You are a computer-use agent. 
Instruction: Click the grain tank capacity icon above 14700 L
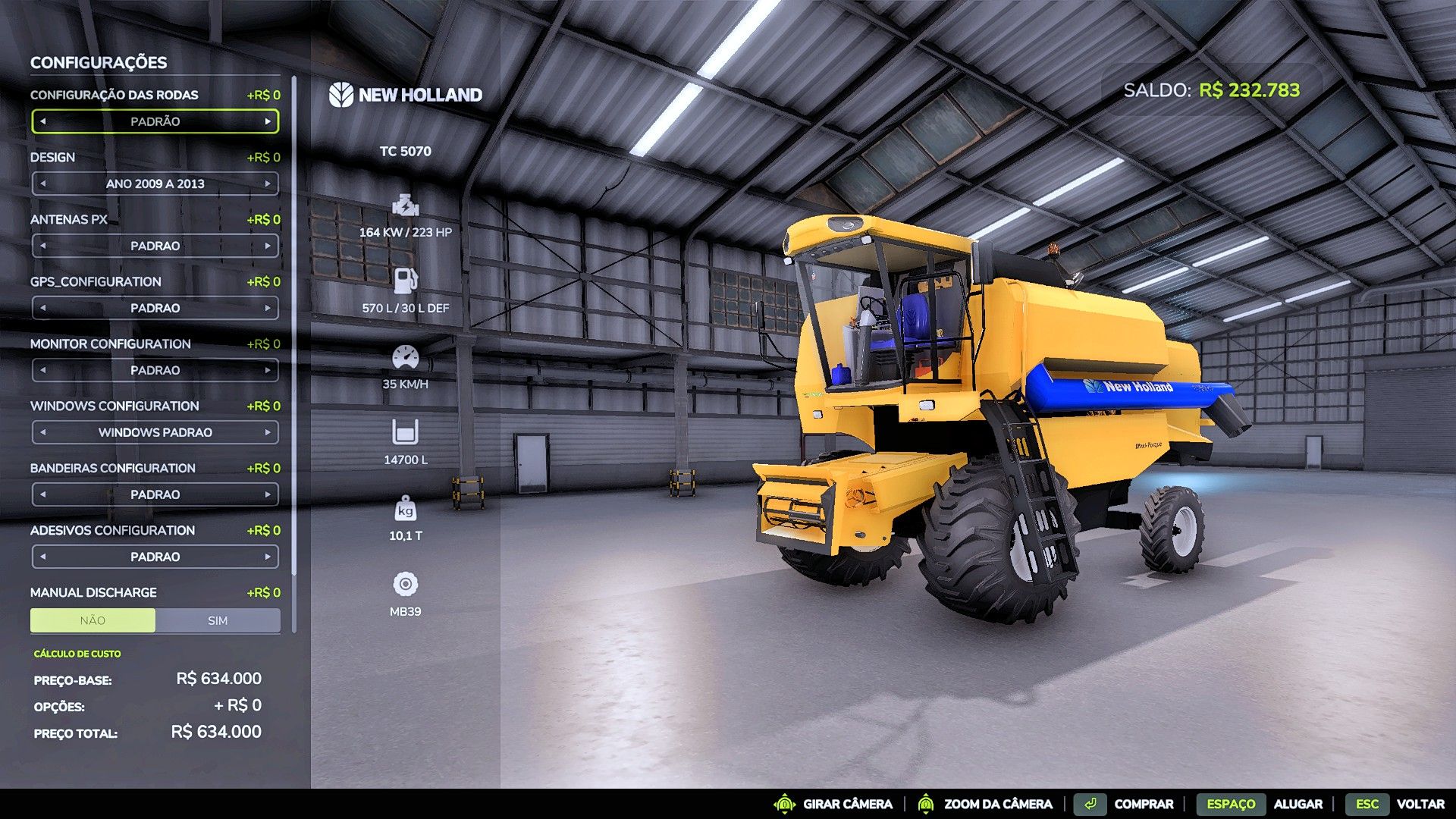tap(406, 432)
